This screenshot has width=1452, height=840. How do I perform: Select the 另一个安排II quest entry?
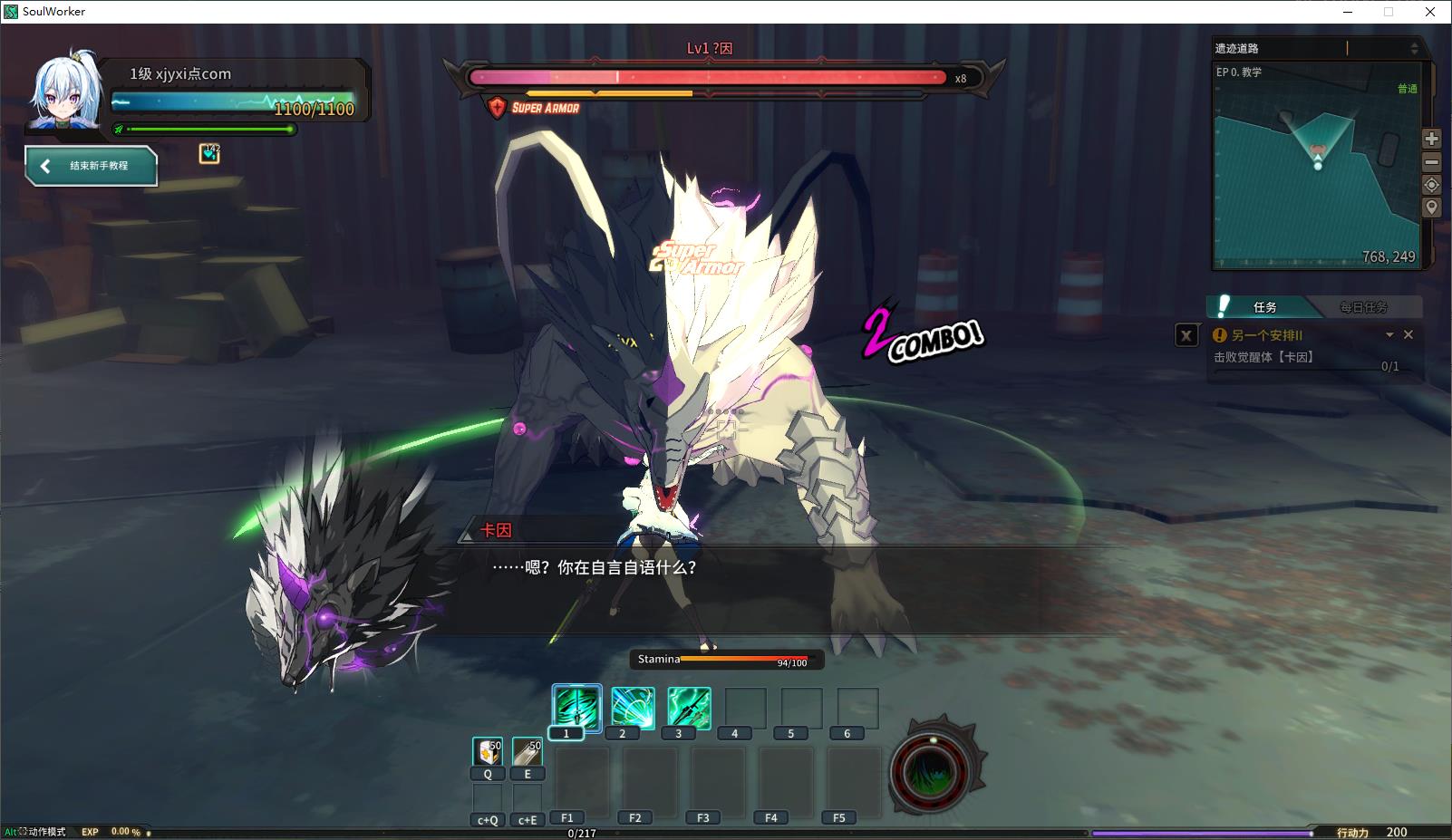1267,335
